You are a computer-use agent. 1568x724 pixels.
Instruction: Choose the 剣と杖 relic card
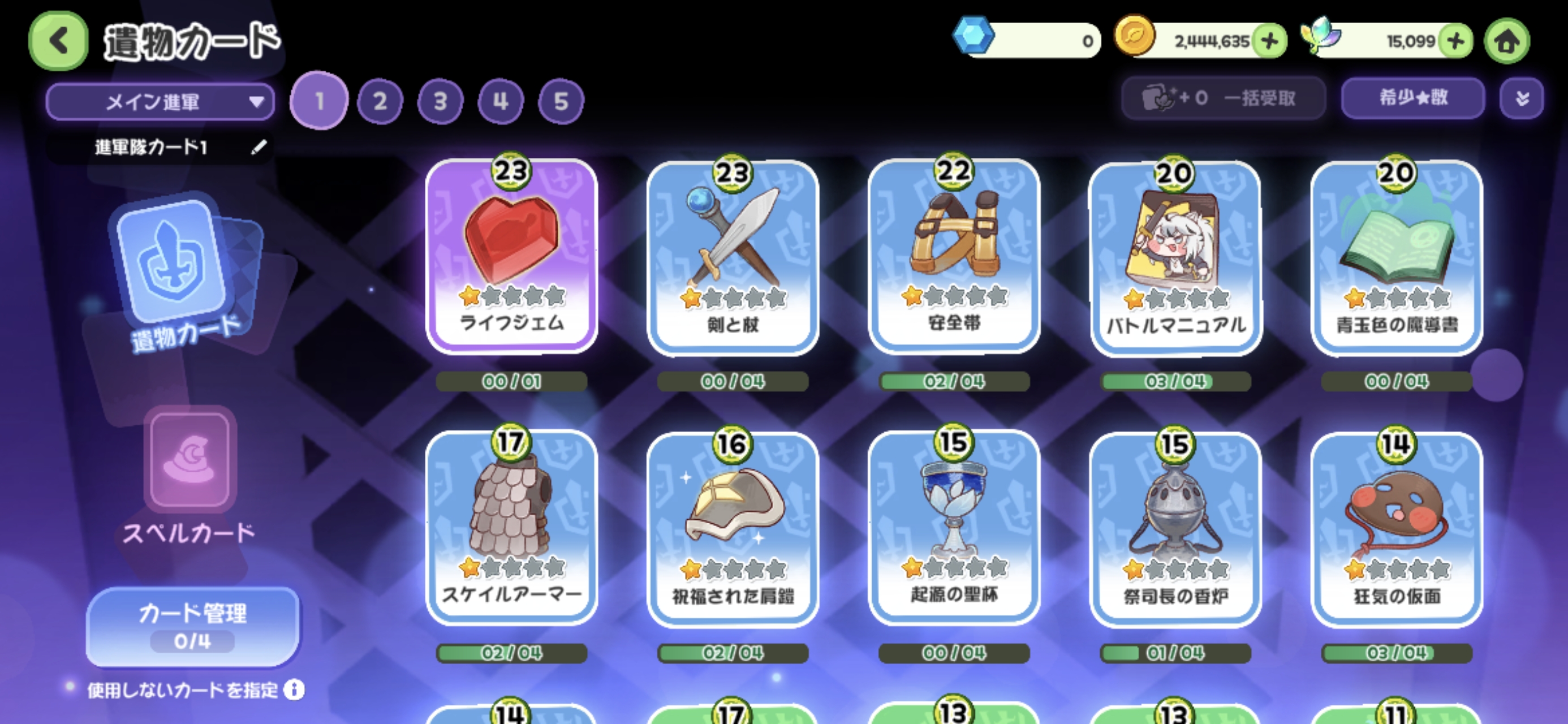pyautogui.click(x=733, y=257)
